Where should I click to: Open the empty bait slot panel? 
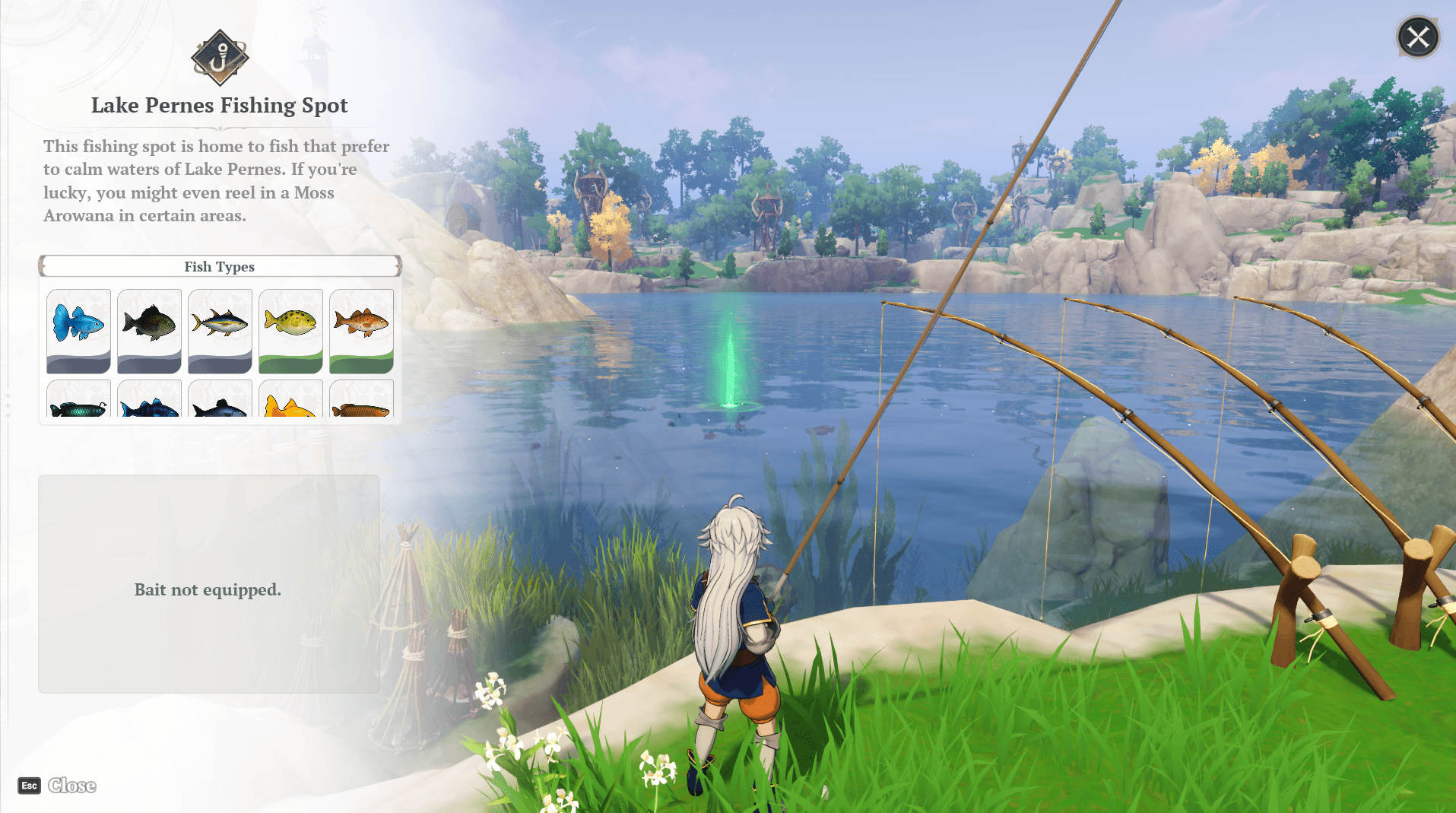coord(208,584)
